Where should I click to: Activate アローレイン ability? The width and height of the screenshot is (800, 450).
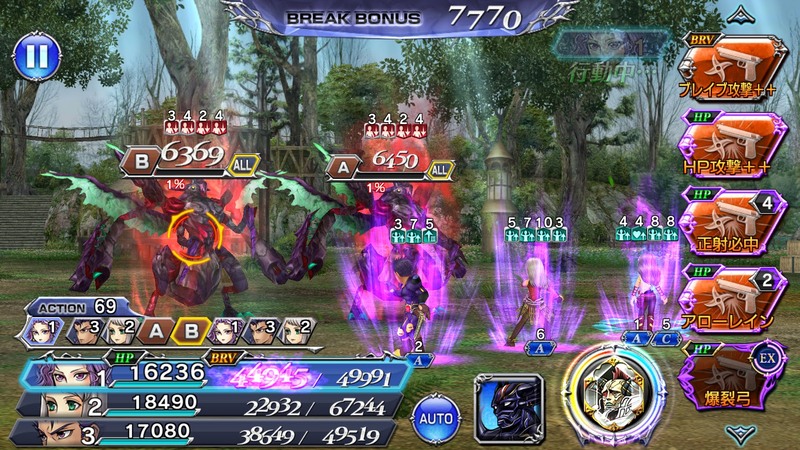tap(732, 294)
